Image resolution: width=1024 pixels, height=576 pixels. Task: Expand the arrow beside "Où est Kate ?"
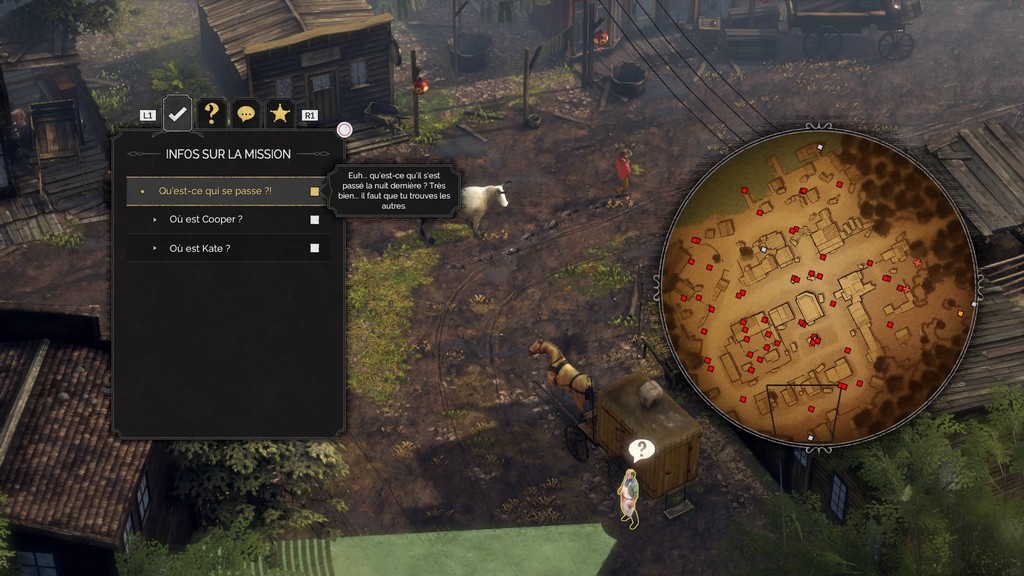click(x=155, y=248)
